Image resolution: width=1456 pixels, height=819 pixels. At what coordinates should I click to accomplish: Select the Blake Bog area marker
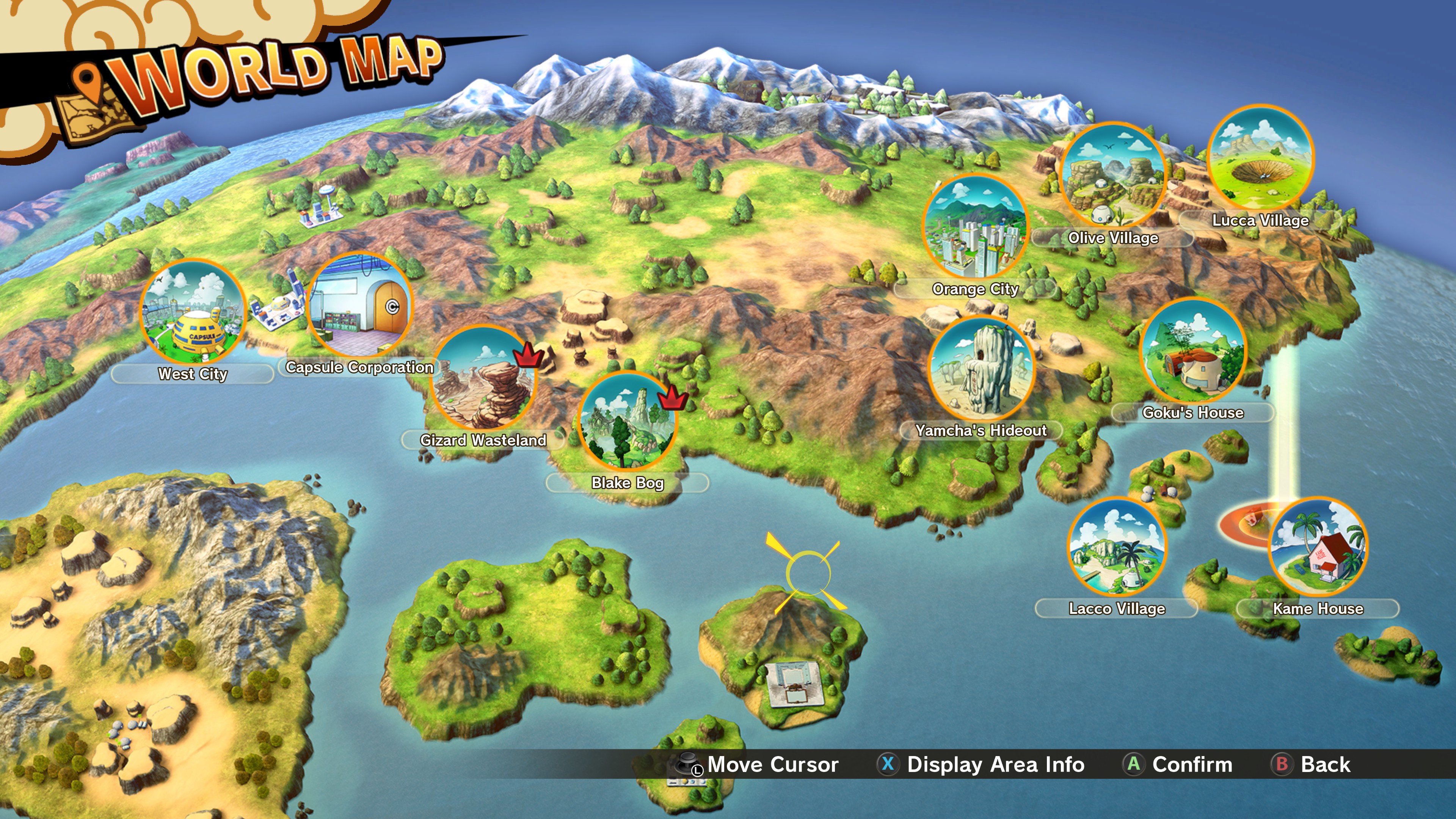[628, 422]
